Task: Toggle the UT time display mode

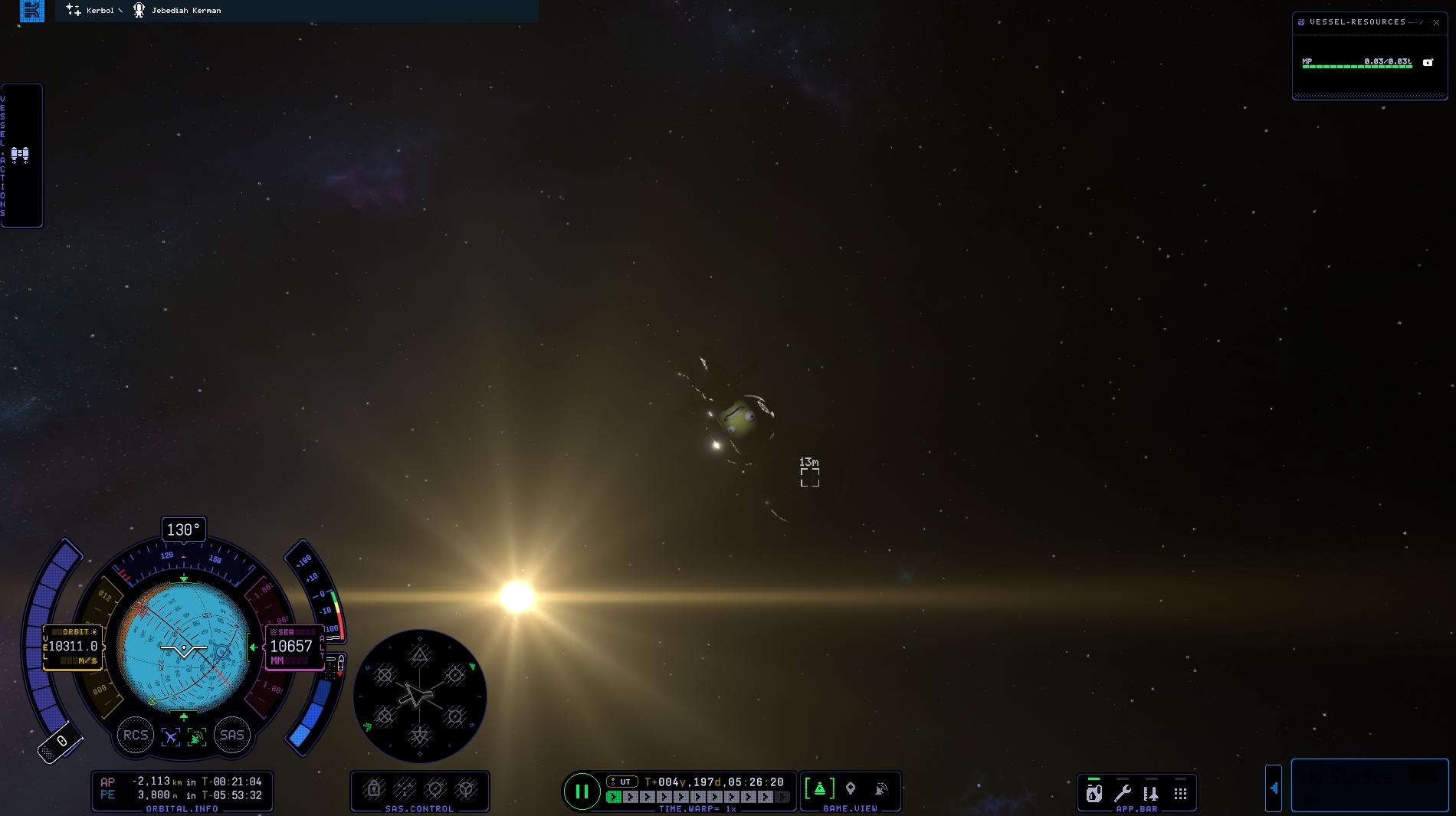Action: click(624, 782)
